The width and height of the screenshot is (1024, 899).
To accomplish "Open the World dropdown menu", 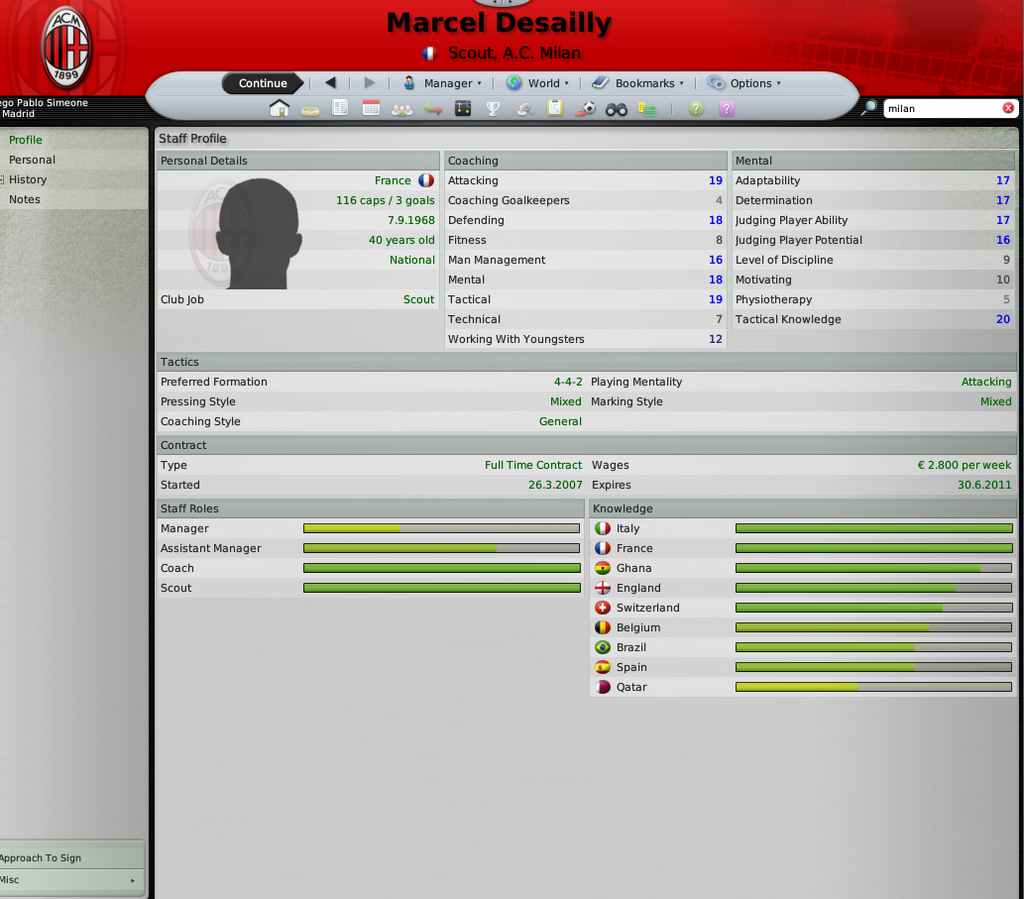I will pos(538,83).
